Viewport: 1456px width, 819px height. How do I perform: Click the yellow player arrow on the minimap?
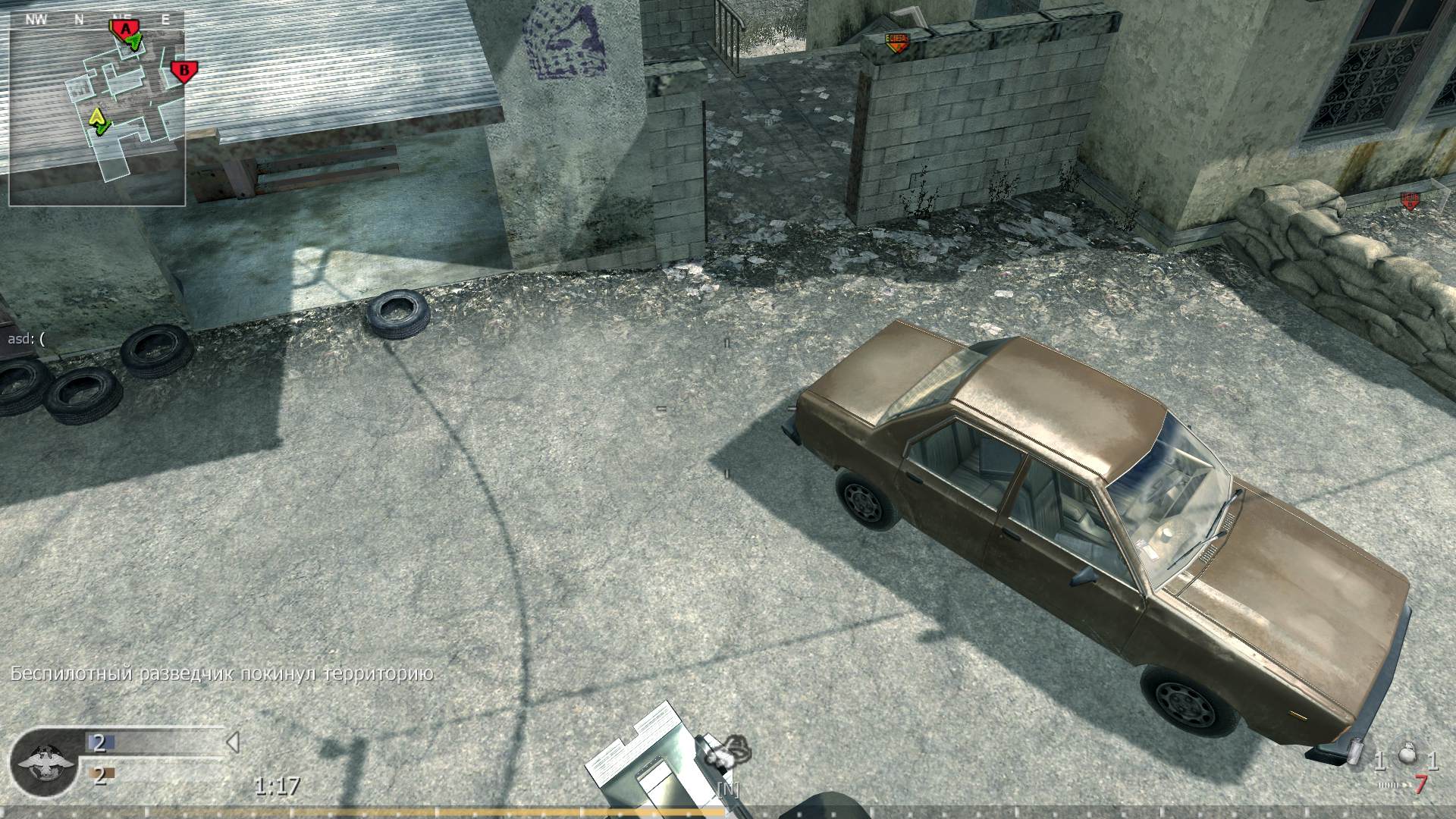click(x=96, y=118)
